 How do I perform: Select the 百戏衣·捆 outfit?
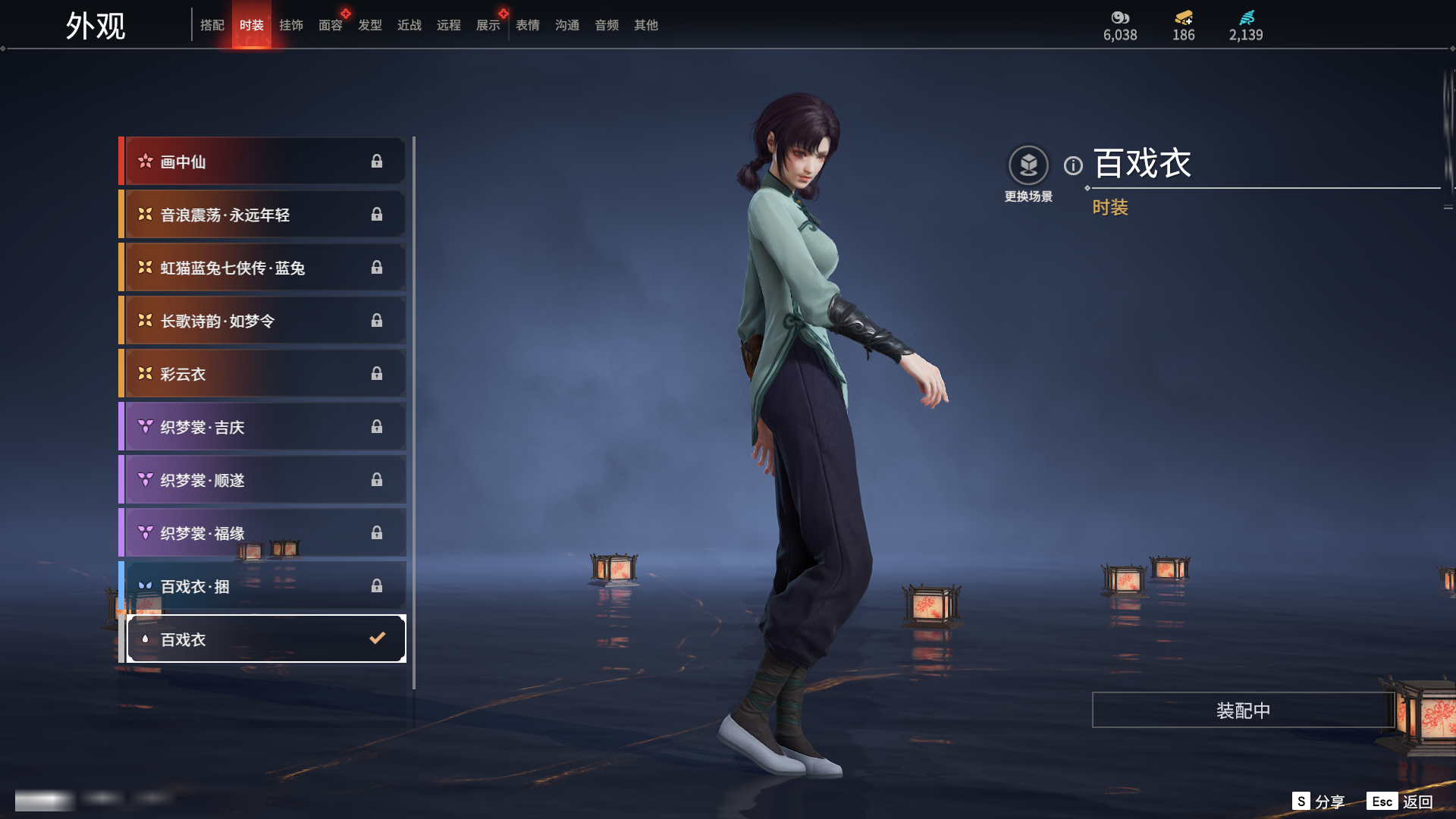click(262, 586)
